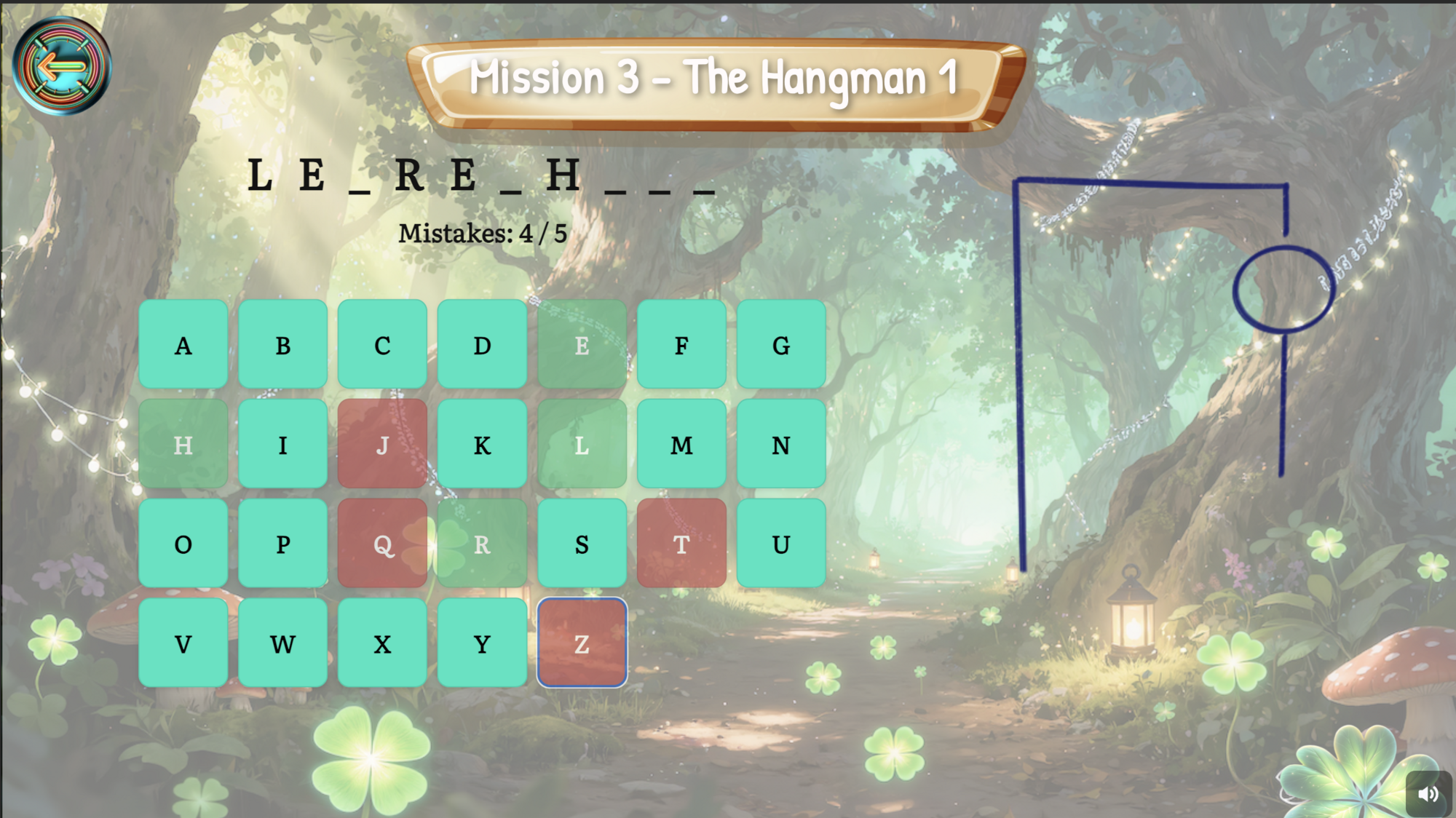Try letter P
The height and width of the screenshot is (818, 1456).
pyautogui.click(x=282, y=544)
